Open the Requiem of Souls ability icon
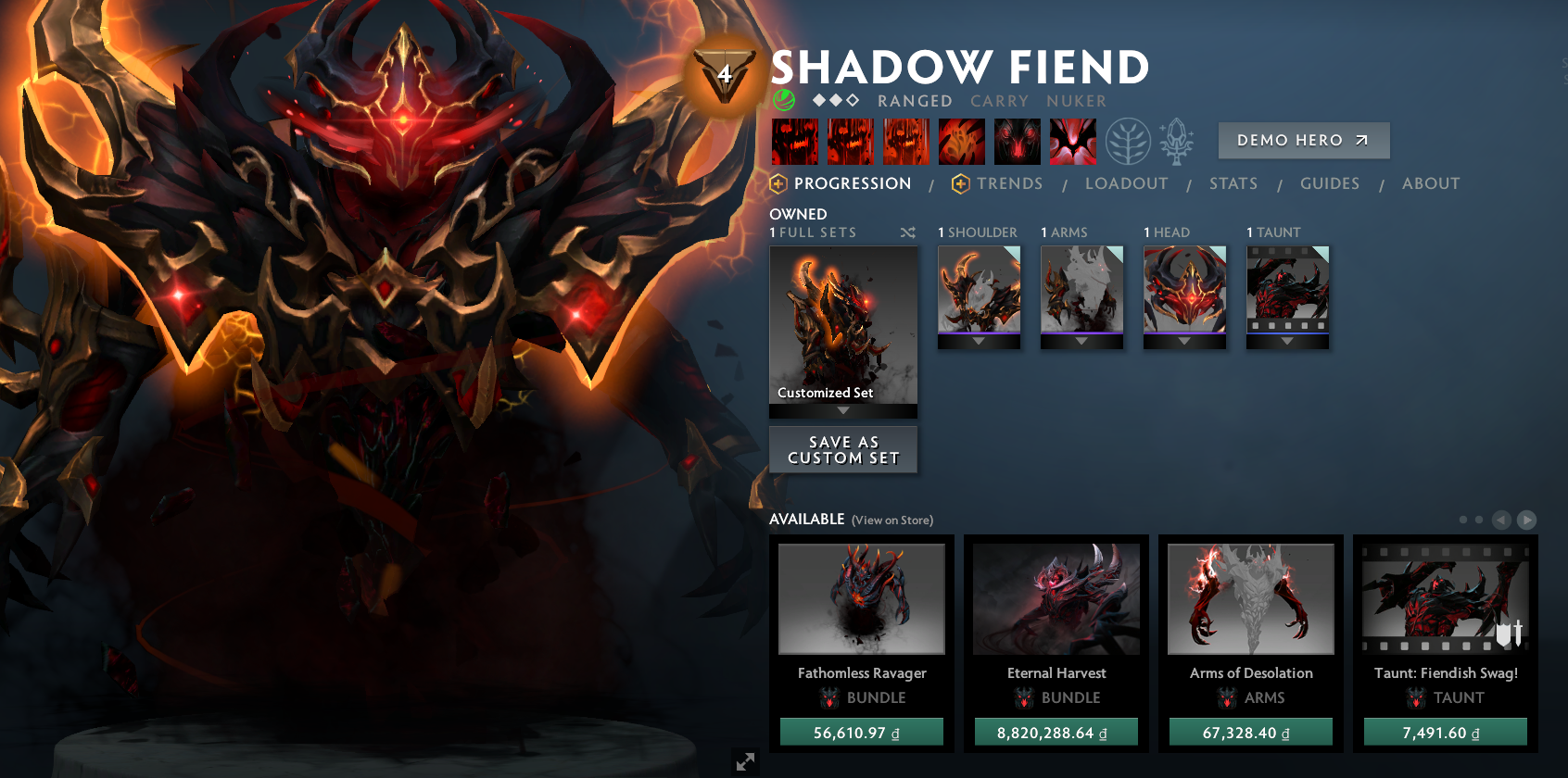Screen dimensions: 1568x778 point(1072,141)
